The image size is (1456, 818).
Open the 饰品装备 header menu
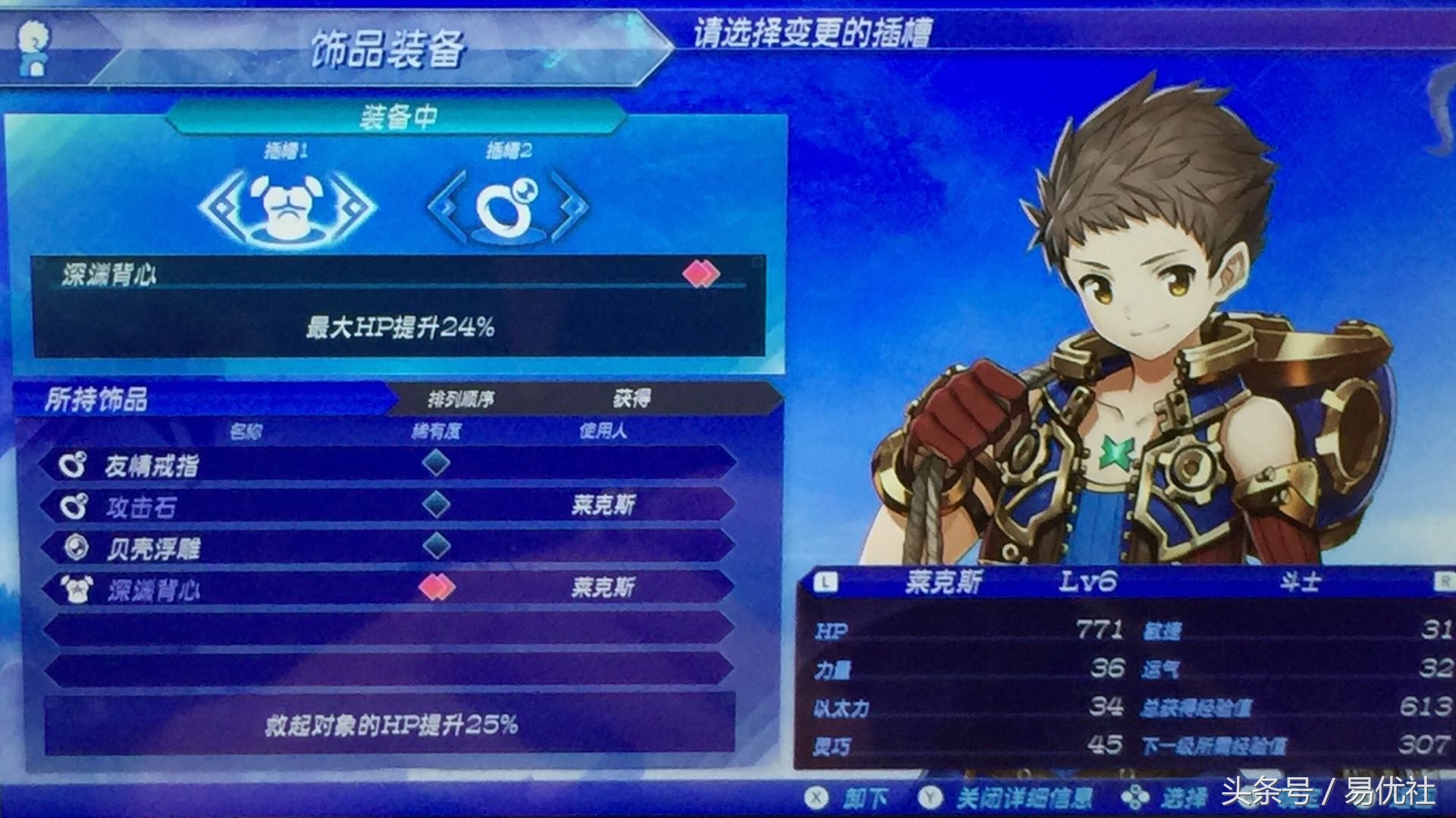[x=387, y=50]
